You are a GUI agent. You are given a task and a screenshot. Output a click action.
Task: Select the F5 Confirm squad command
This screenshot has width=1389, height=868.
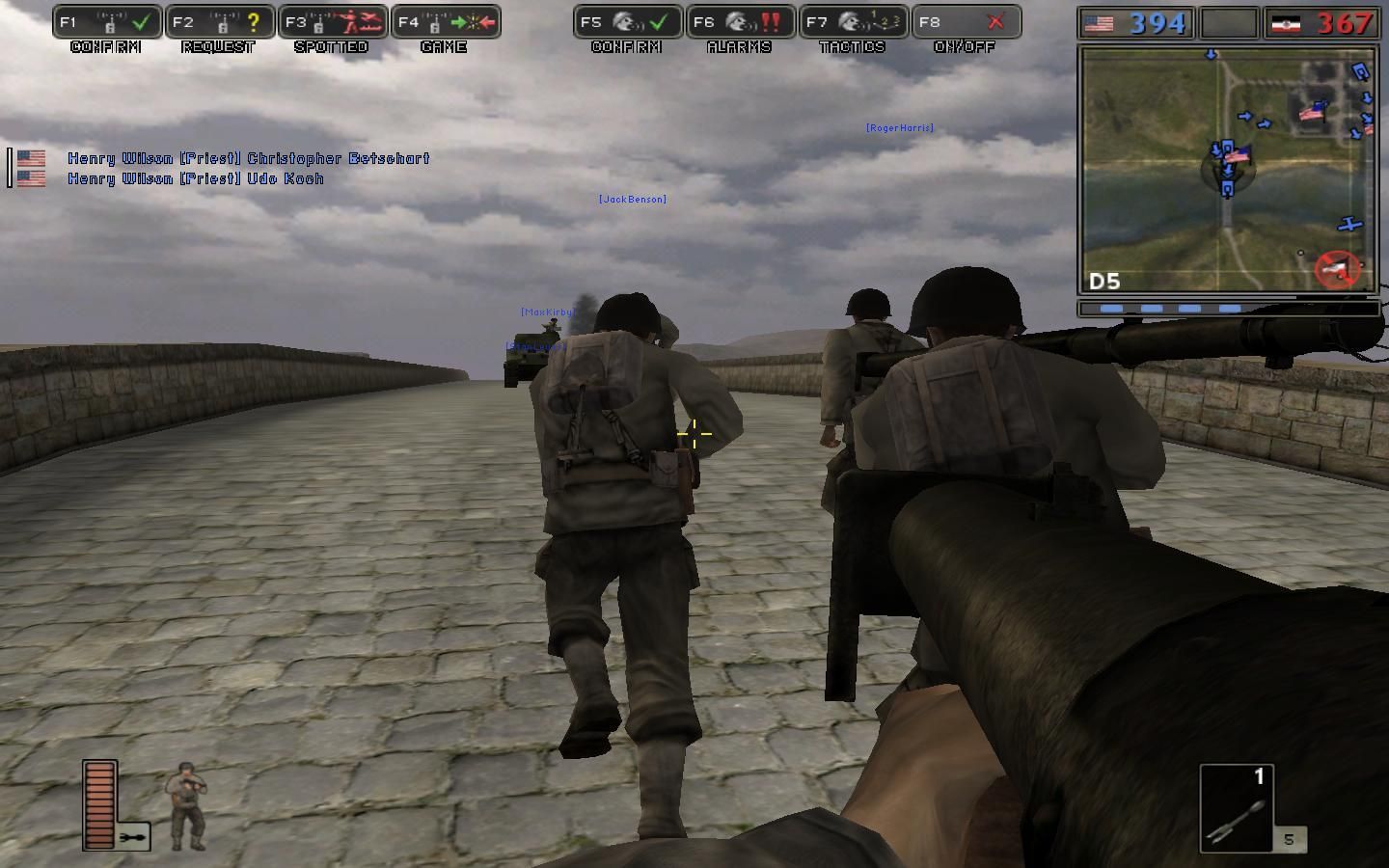click(x=628, y=22)
